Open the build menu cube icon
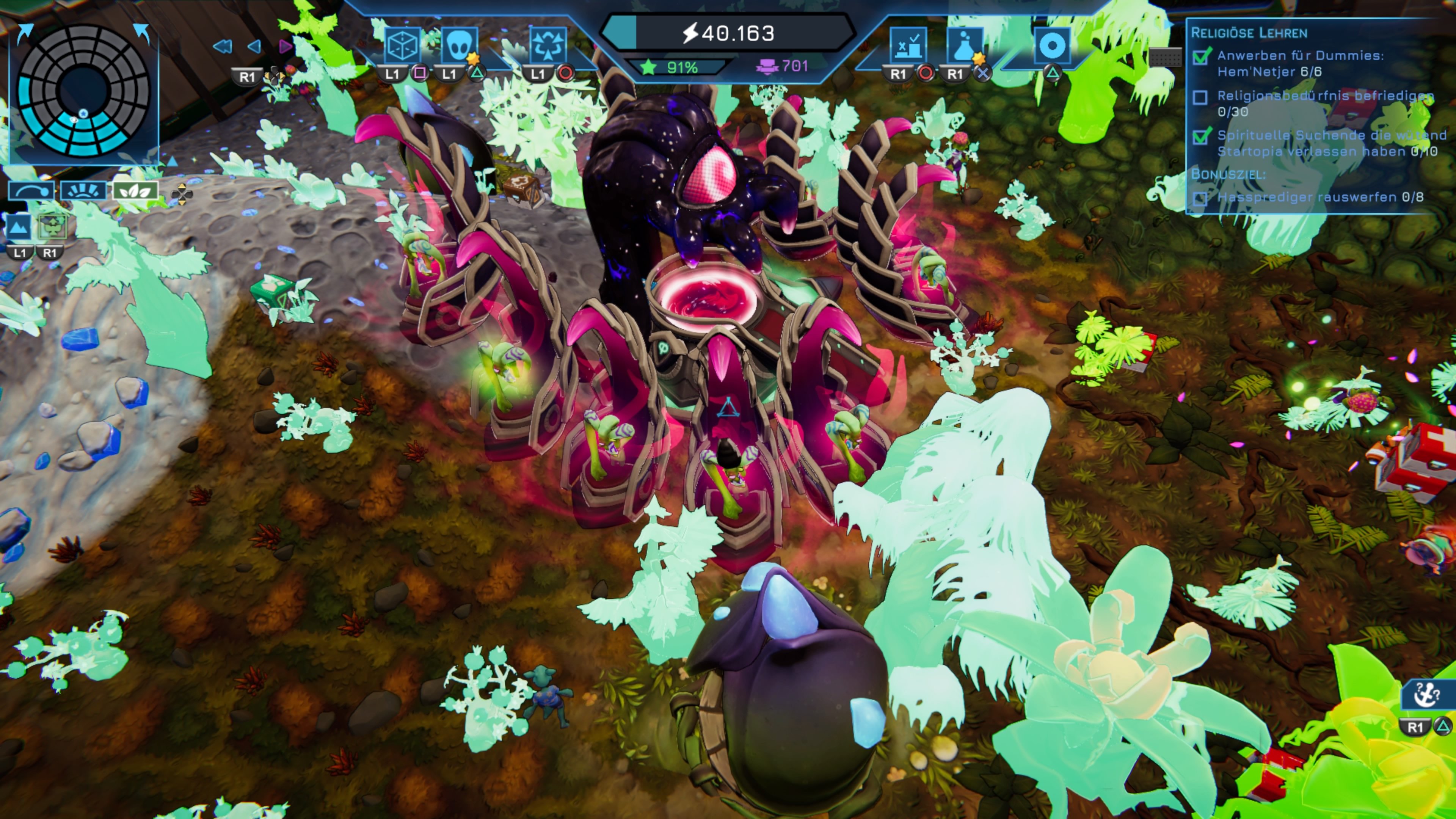The width and height of the screenshot is (1456, 819). point(402,45)
